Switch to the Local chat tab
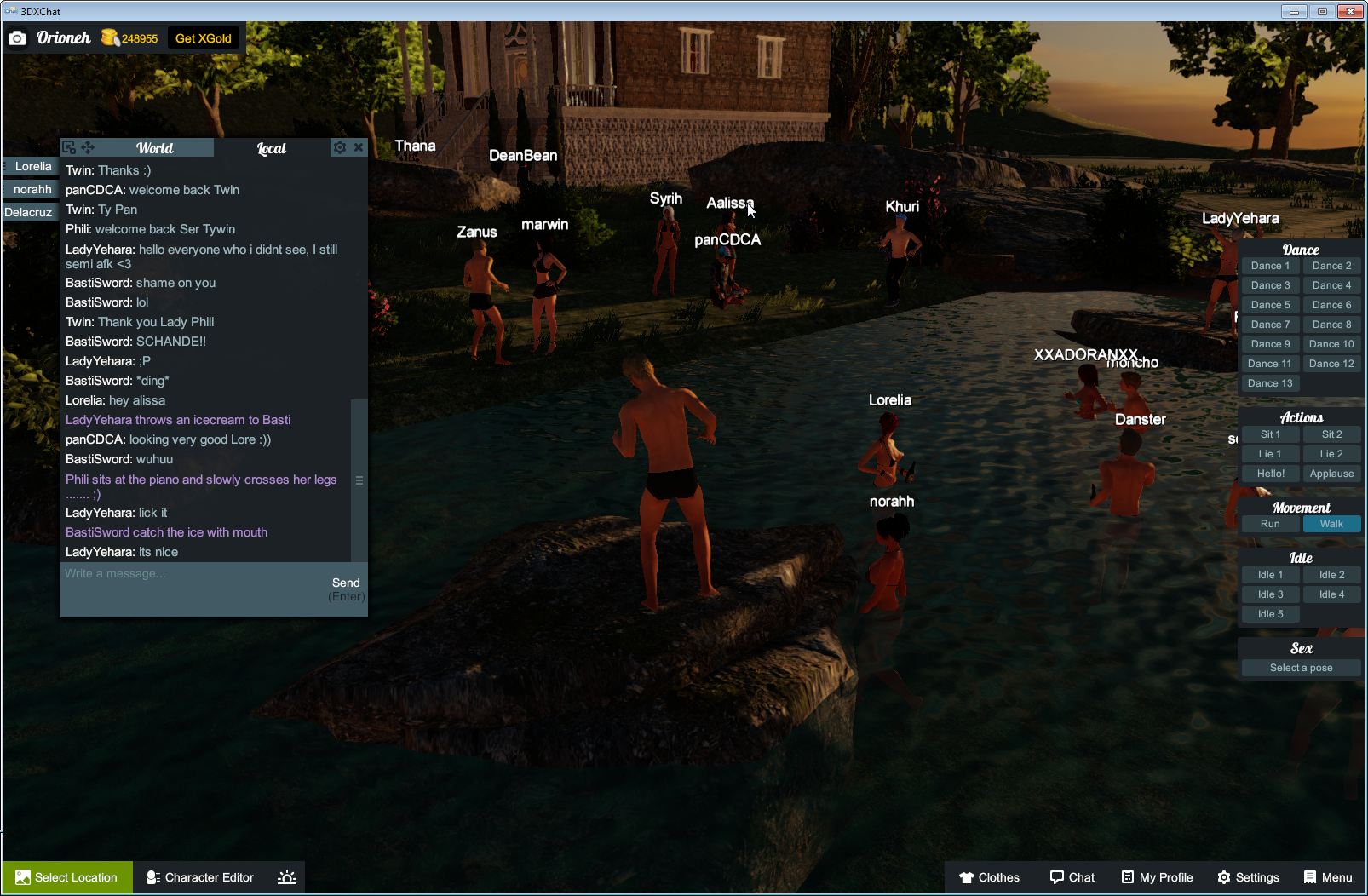 point(271,148)
